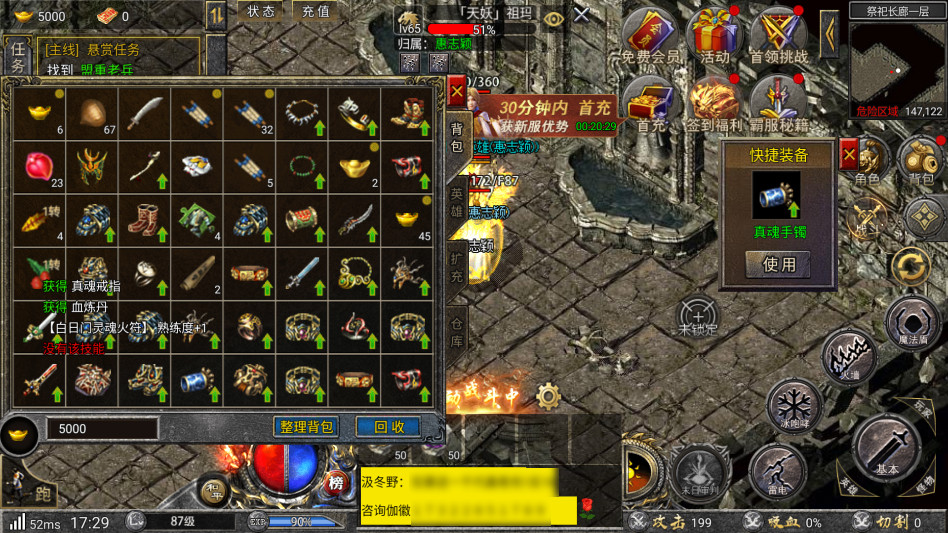Screen dimensions: 948x533
Task: Enter the 首领挑战 boss challenge
Action: (x=779, y=38)
